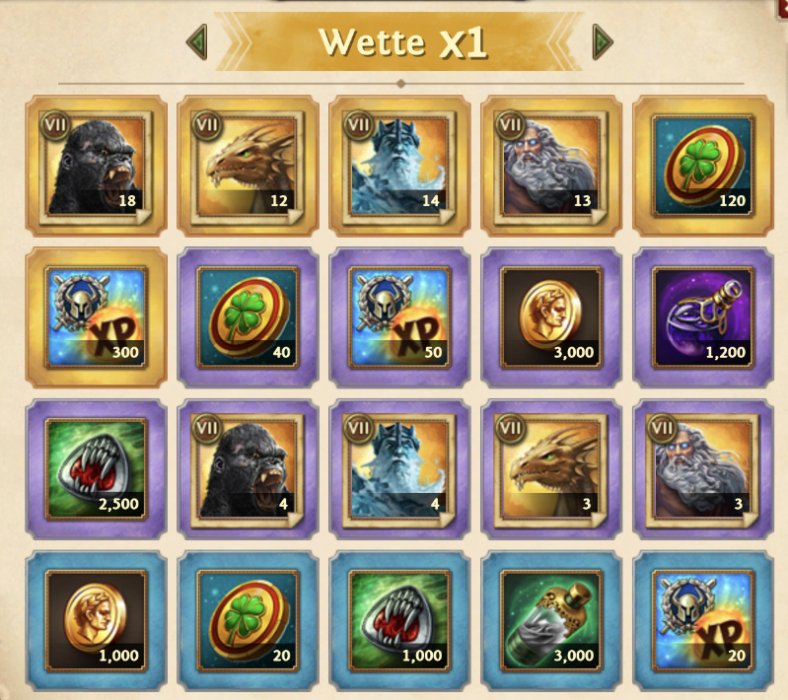Pick the clover coin reward of 40
Image resolution: width=788 pixels, height=700 pixels.
pyautogui.click(x=248, y=317)
